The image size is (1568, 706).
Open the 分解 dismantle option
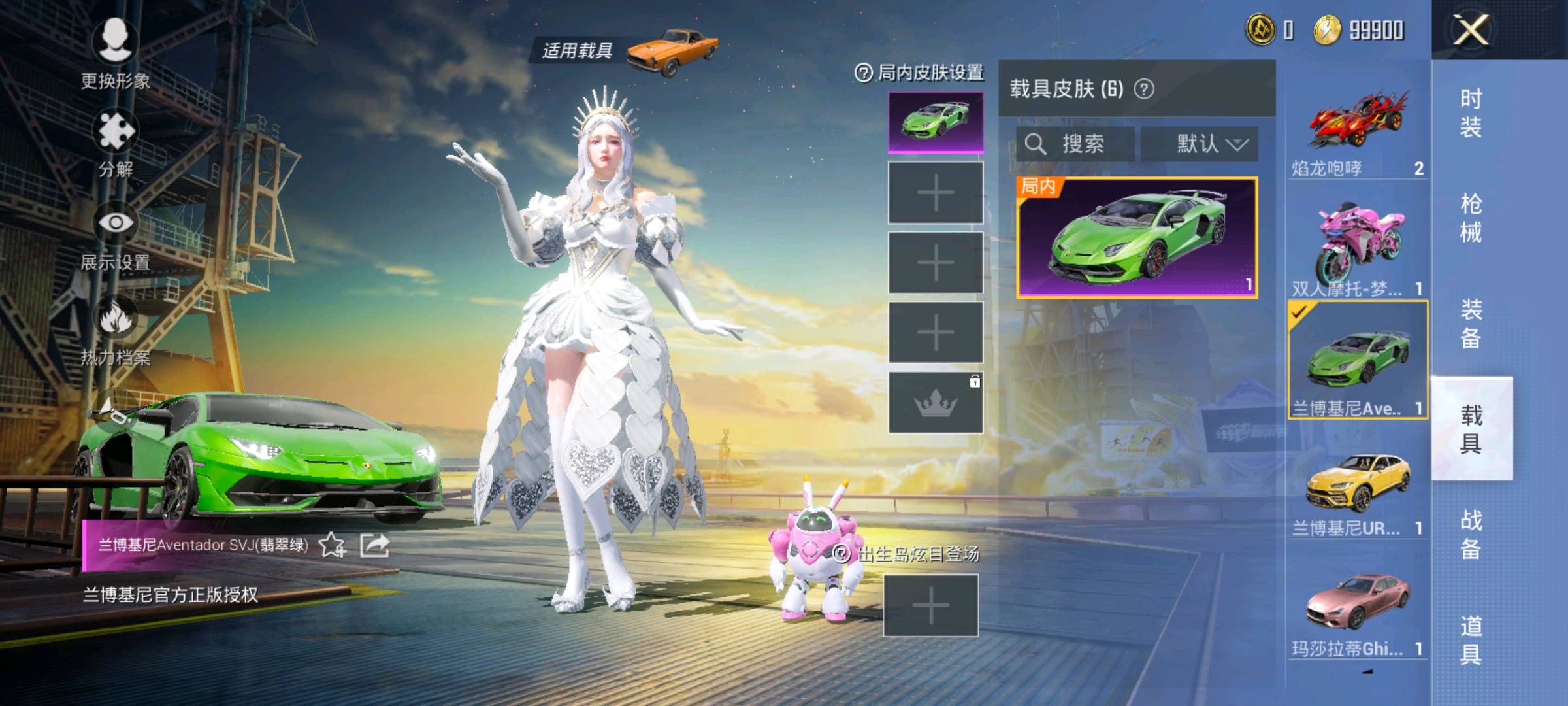pos(116,141)
